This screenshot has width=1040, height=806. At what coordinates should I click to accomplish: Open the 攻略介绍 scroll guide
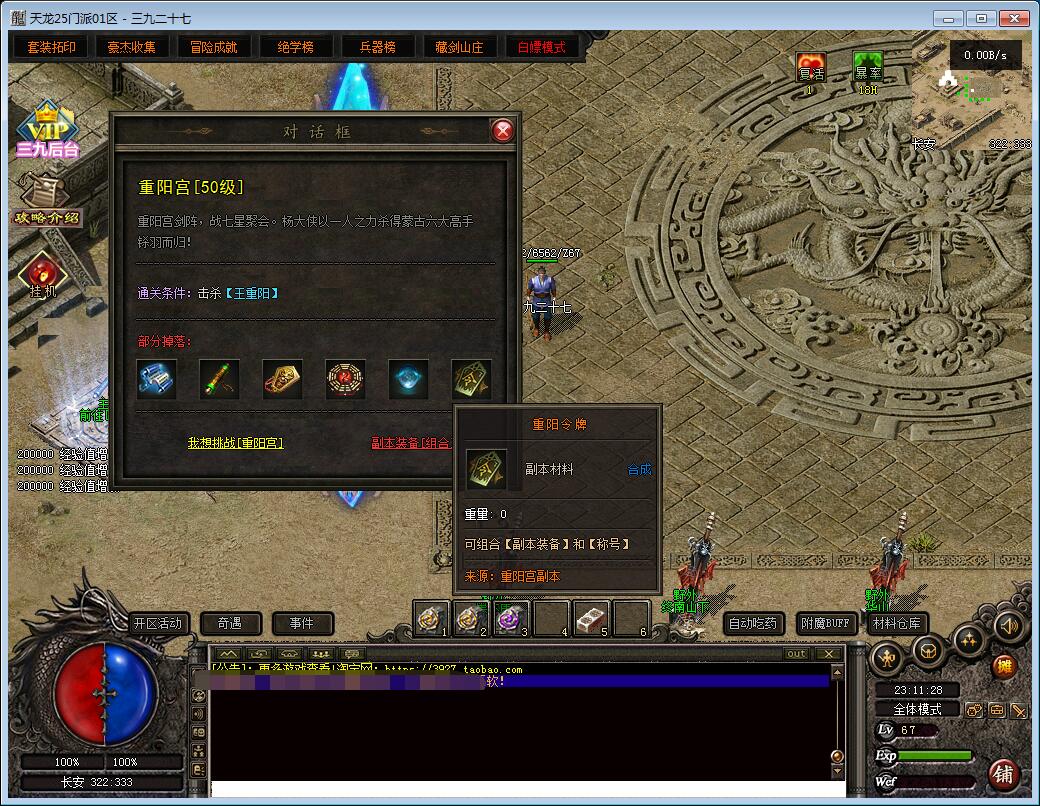(x=45, y=200)
